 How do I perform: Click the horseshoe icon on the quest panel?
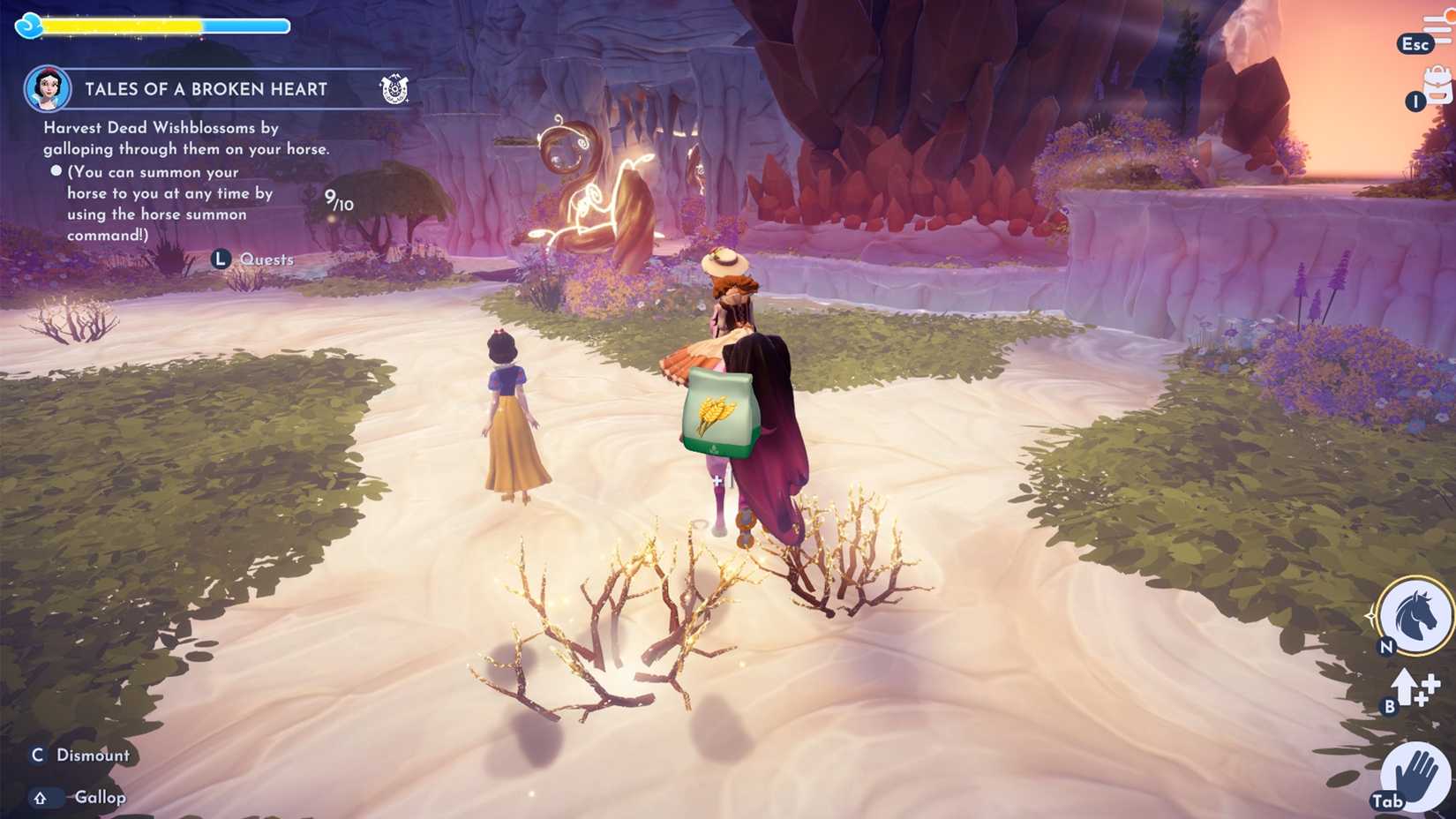[395, 88]
